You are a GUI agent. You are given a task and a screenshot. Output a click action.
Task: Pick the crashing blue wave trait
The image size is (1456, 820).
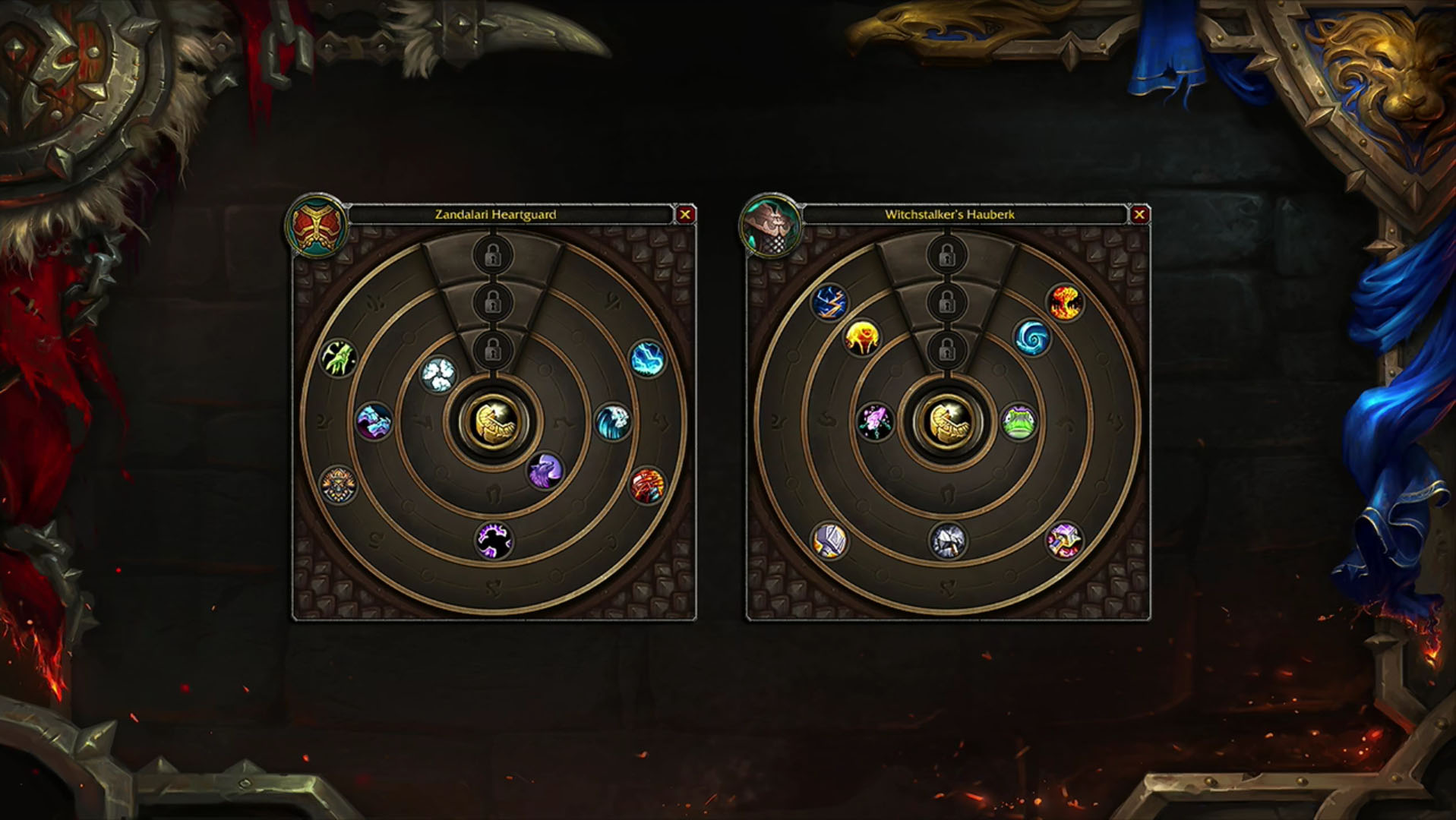click(612, 422)
